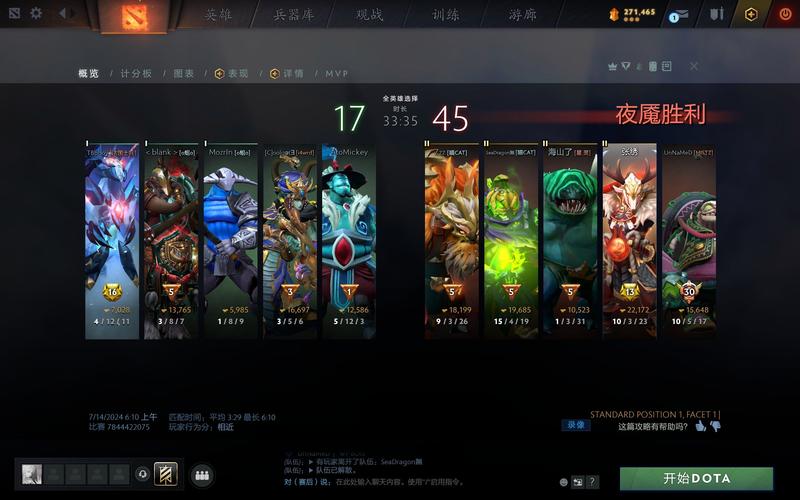Viewport: 800px width, 500px height.
Task: Close the post-game summary panel
Action: click(694, 66)
